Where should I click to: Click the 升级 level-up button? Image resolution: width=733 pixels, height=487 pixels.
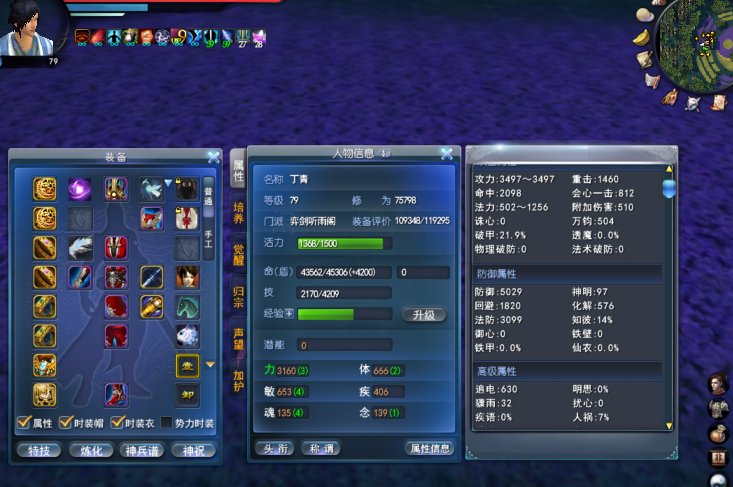coord(423,314)
